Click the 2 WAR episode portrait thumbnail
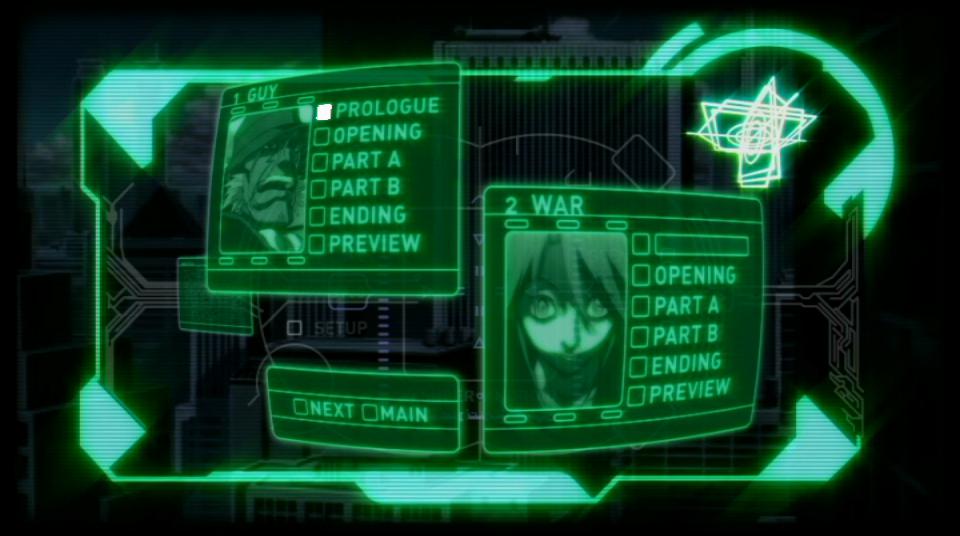Image resolution: width=960 pixels, height=536 pixels. point(565,321)
